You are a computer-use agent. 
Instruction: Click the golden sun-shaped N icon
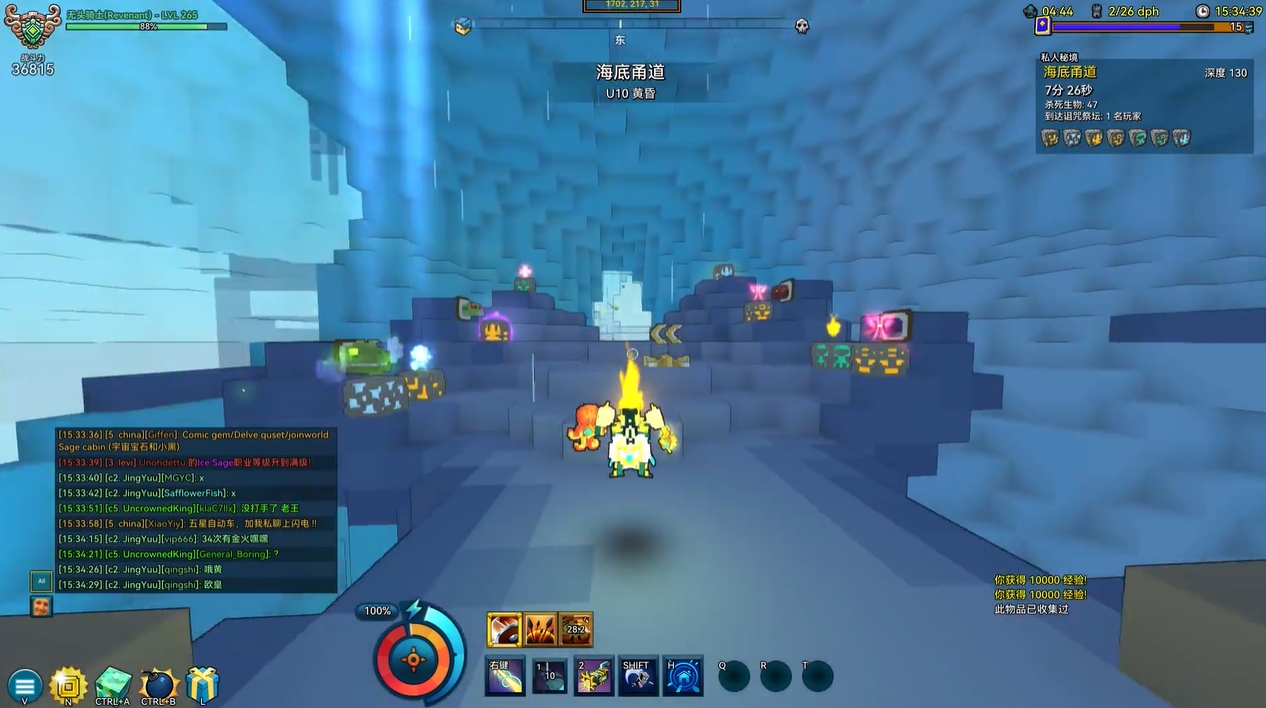pos(68,685)
